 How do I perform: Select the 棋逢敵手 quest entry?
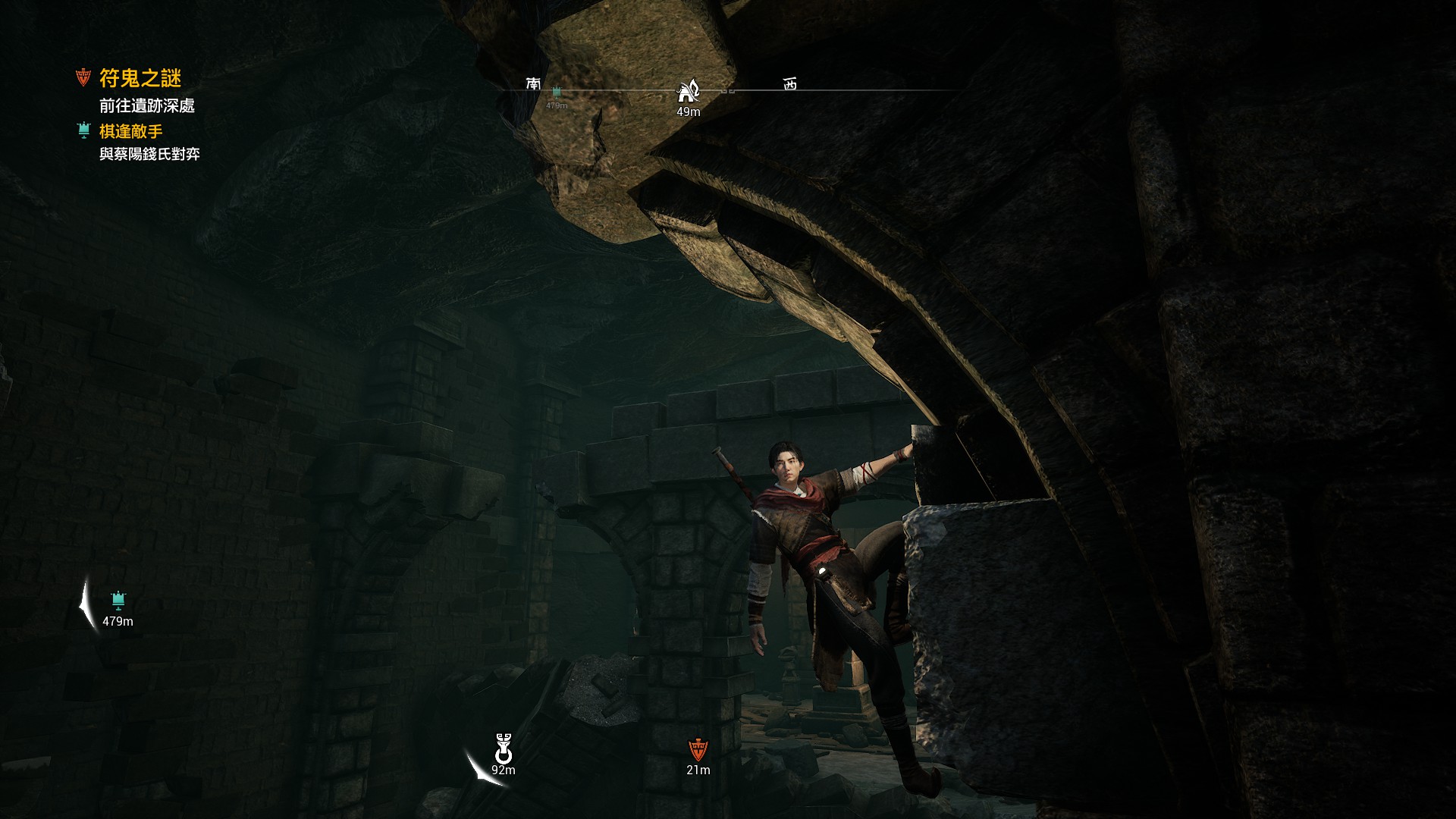tap(130, 131)
